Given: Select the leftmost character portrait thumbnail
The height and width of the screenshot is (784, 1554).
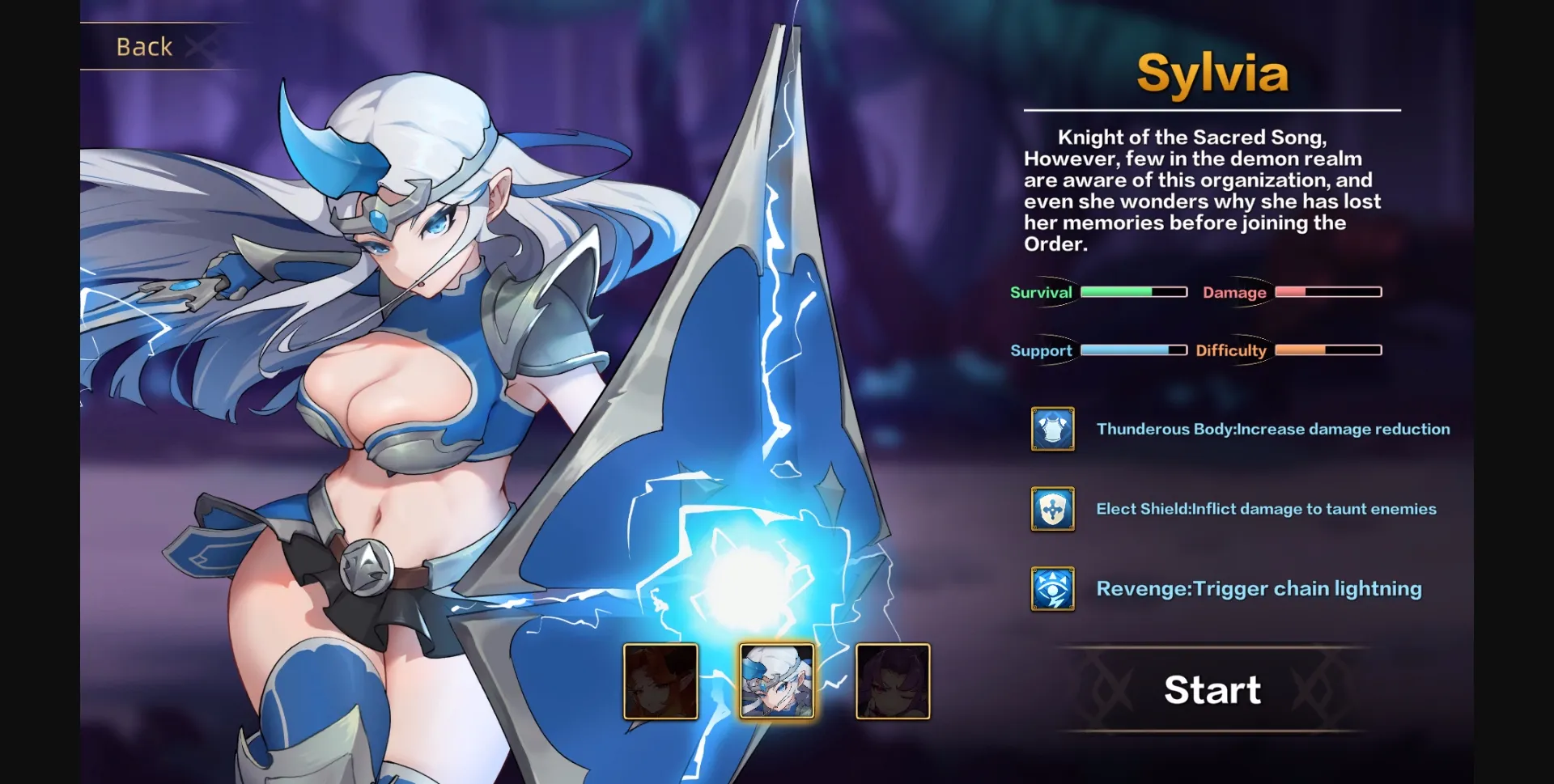Looking at the screenshot, I should 660,682.
